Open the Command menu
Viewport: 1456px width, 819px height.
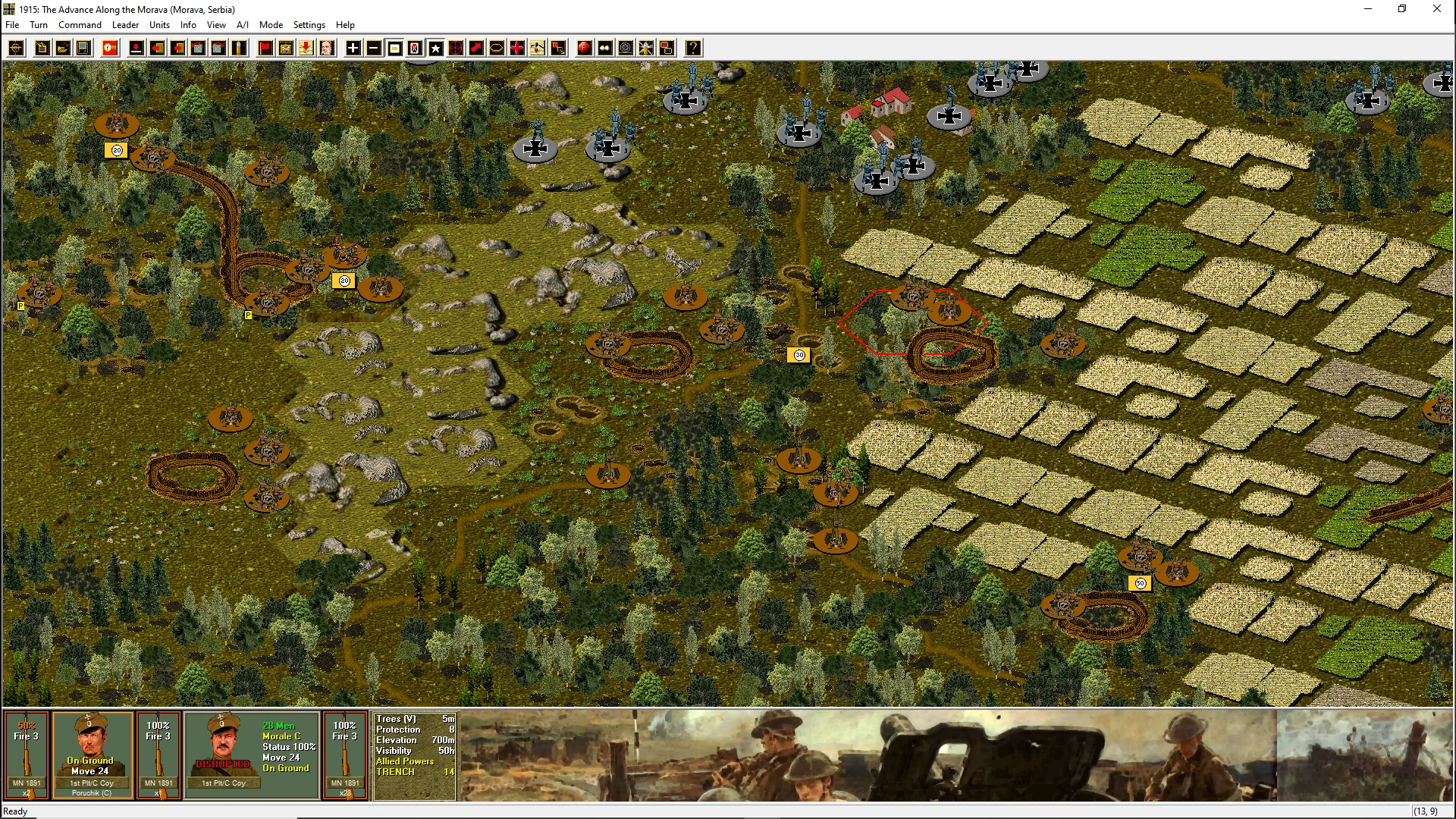click(80, 25)
